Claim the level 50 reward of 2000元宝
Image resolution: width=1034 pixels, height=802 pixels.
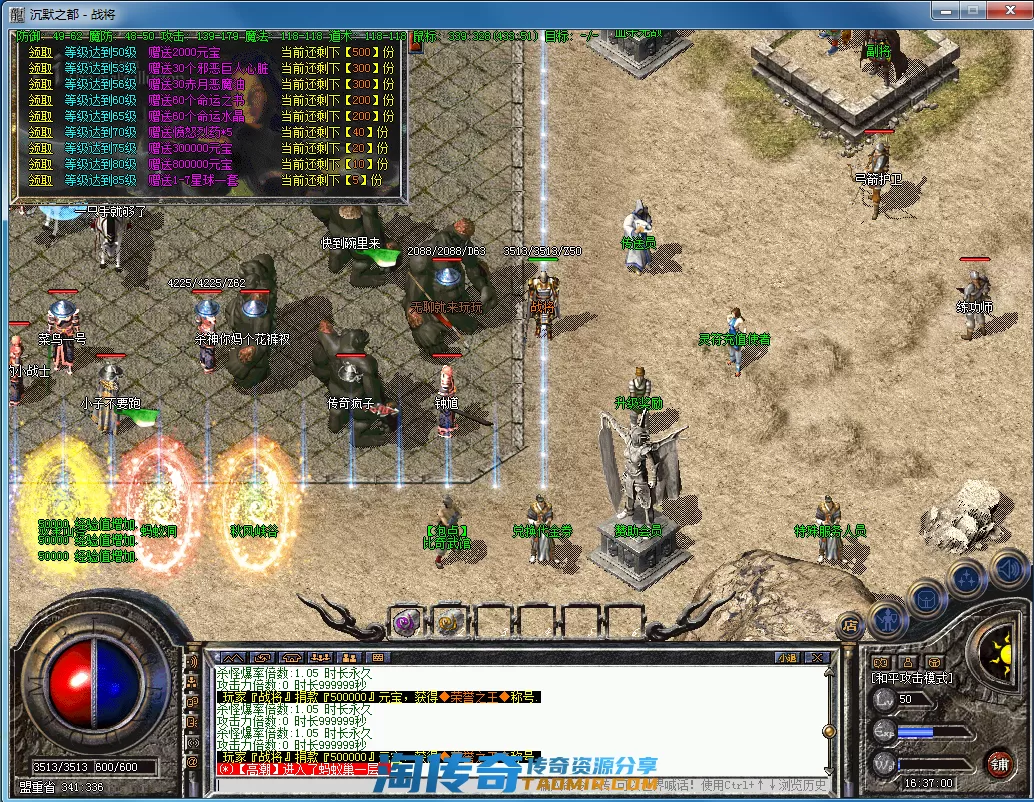pyautogui.click(x=40, y=52)
